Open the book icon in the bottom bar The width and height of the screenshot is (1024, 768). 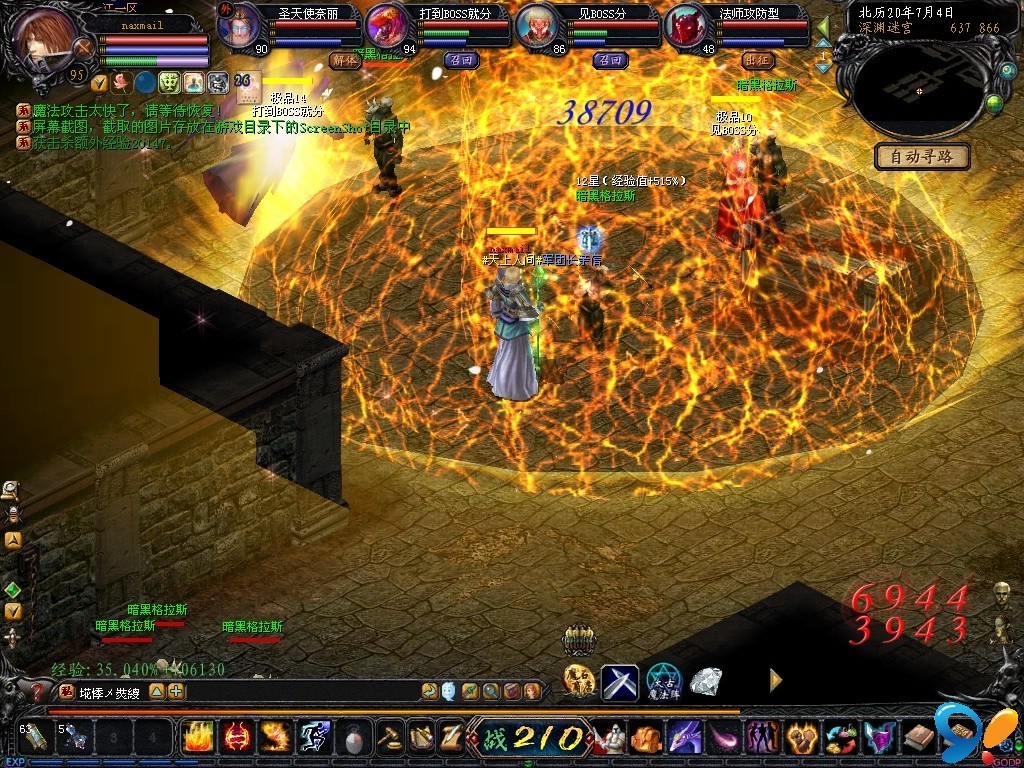coord(916,738)
